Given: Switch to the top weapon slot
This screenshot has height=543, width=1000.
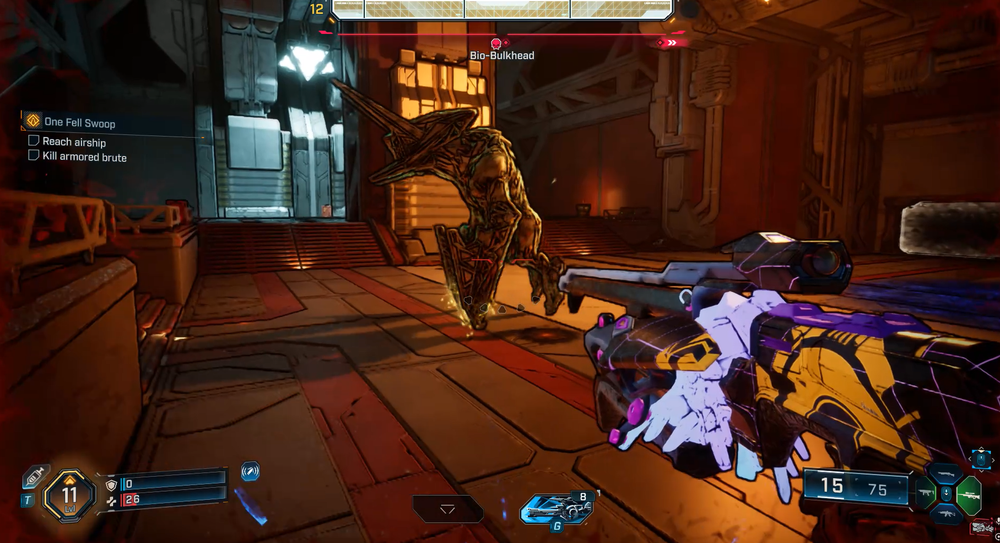Looking at the screenshot, I should (945, 473).
